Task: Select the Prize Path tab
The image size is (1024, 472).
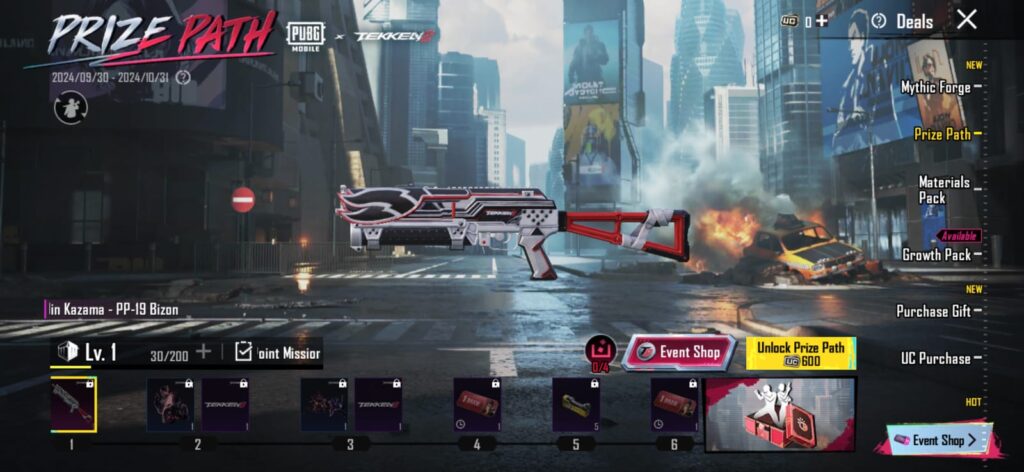Action: [942, 133]
